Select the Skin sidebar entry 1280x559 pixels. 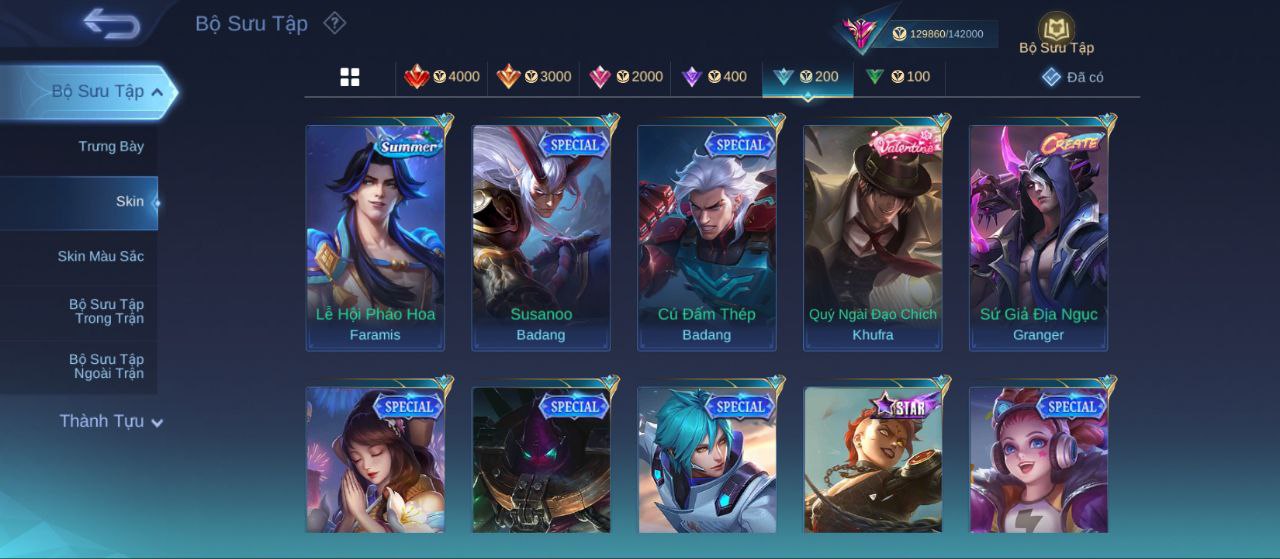pyautogui.click(x=129, y=202)
